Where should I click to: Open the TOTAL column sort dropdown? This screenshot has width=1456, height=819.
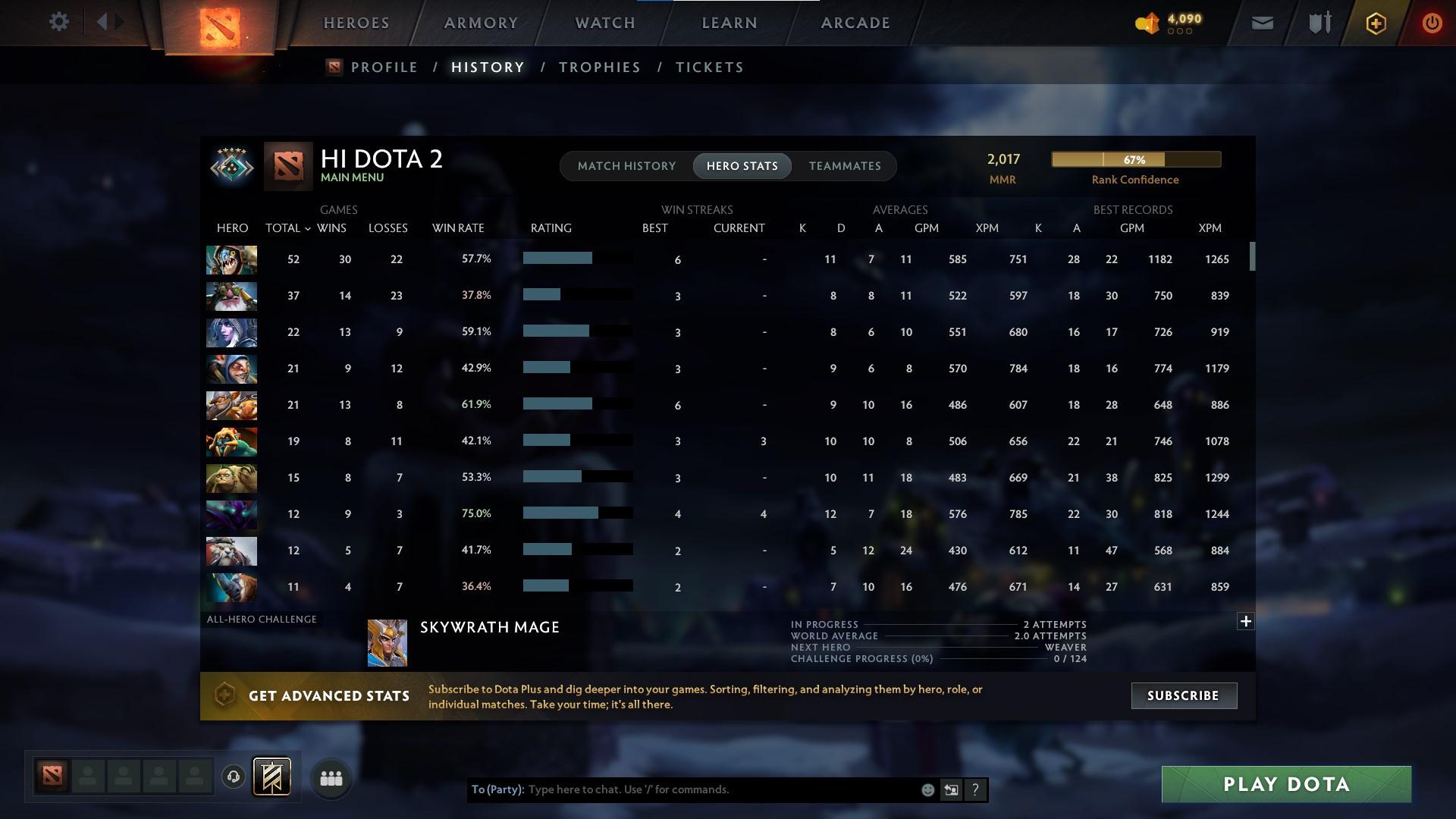(x=287, y=227)
